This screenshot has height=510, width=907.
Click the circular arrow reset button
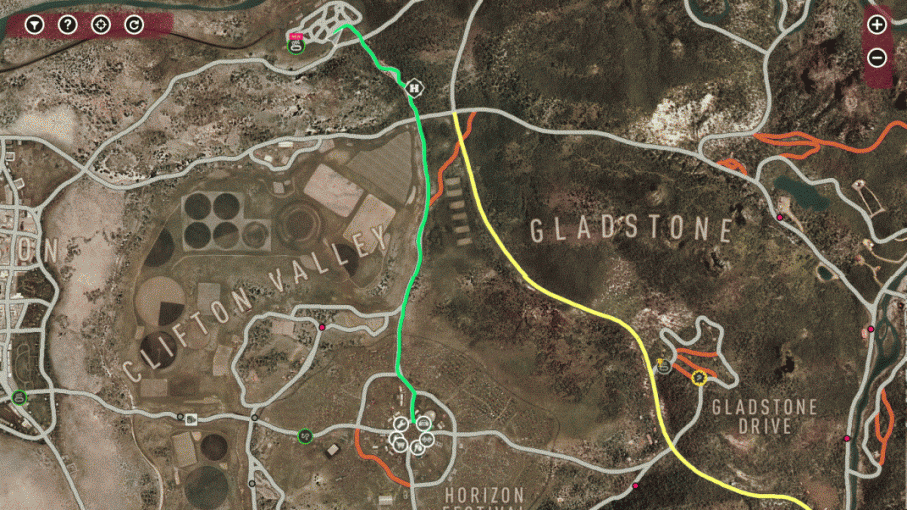coord(134,24)
